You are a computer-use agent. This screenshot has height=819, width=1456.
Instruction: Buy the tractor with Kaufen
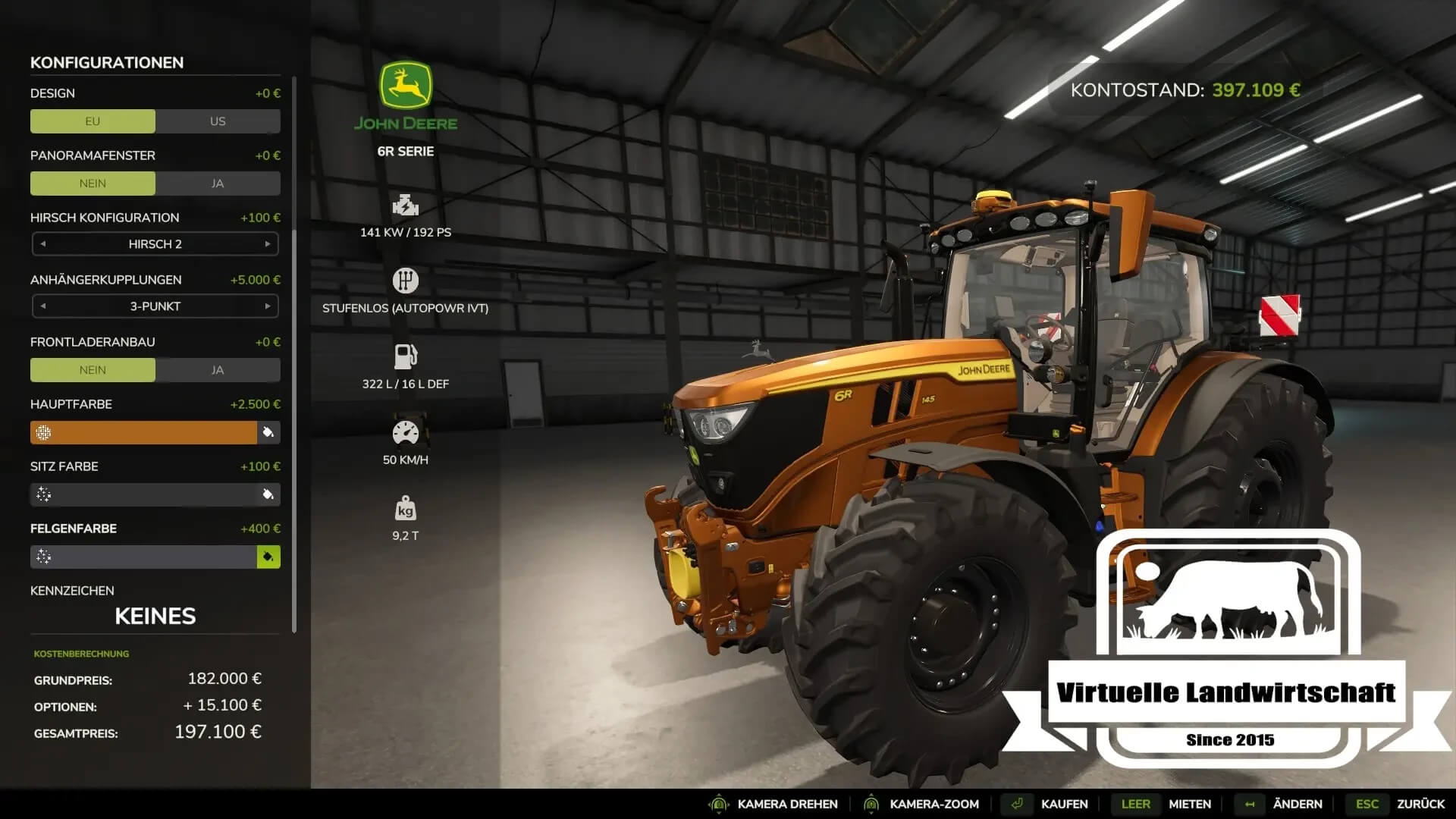pyautogui.click(x=1064, y=804)
